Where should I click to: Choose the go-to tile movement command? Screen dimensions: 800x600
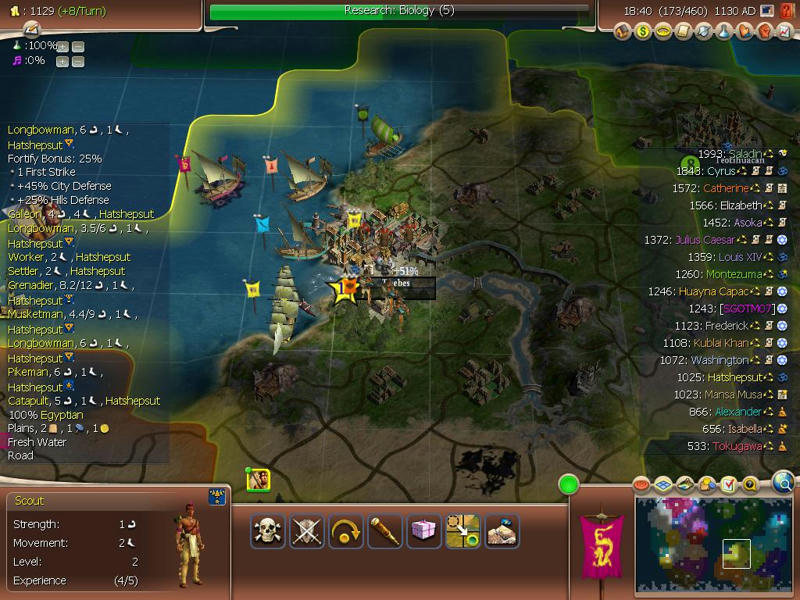[x=463, y=530]
